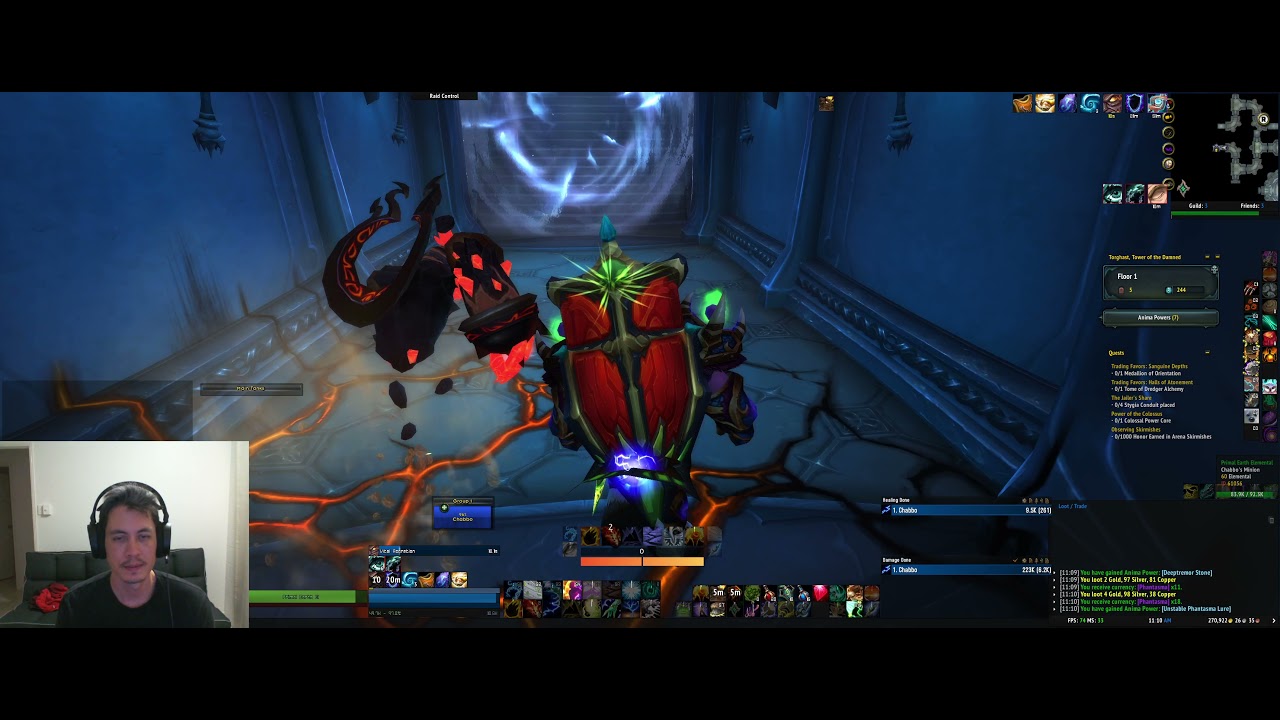Select the Raid Control tab at the top
The image size is (1280, 720).
pos(445,95)
